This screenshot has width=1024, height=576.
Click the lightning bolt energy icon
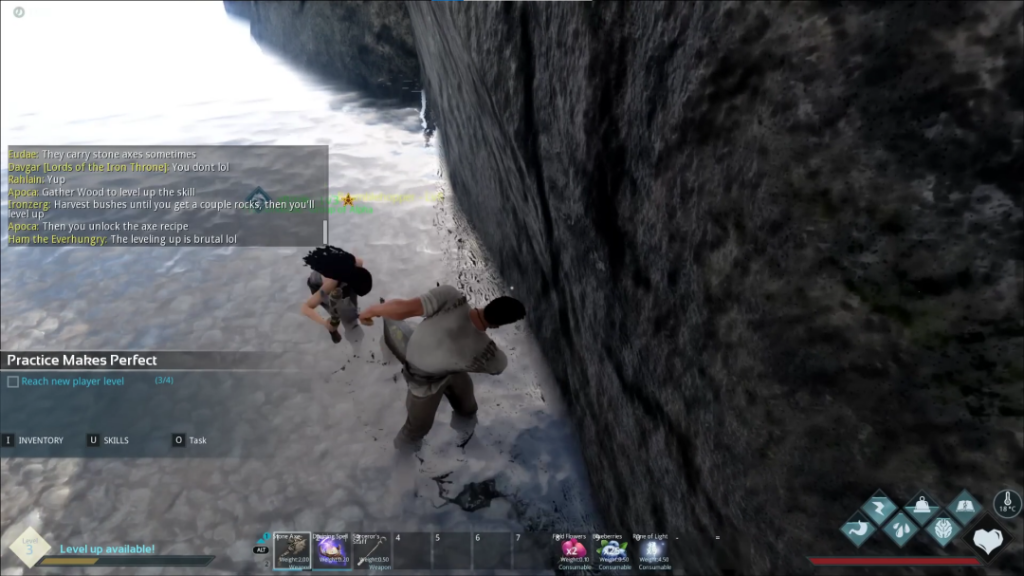coord(880,508)
